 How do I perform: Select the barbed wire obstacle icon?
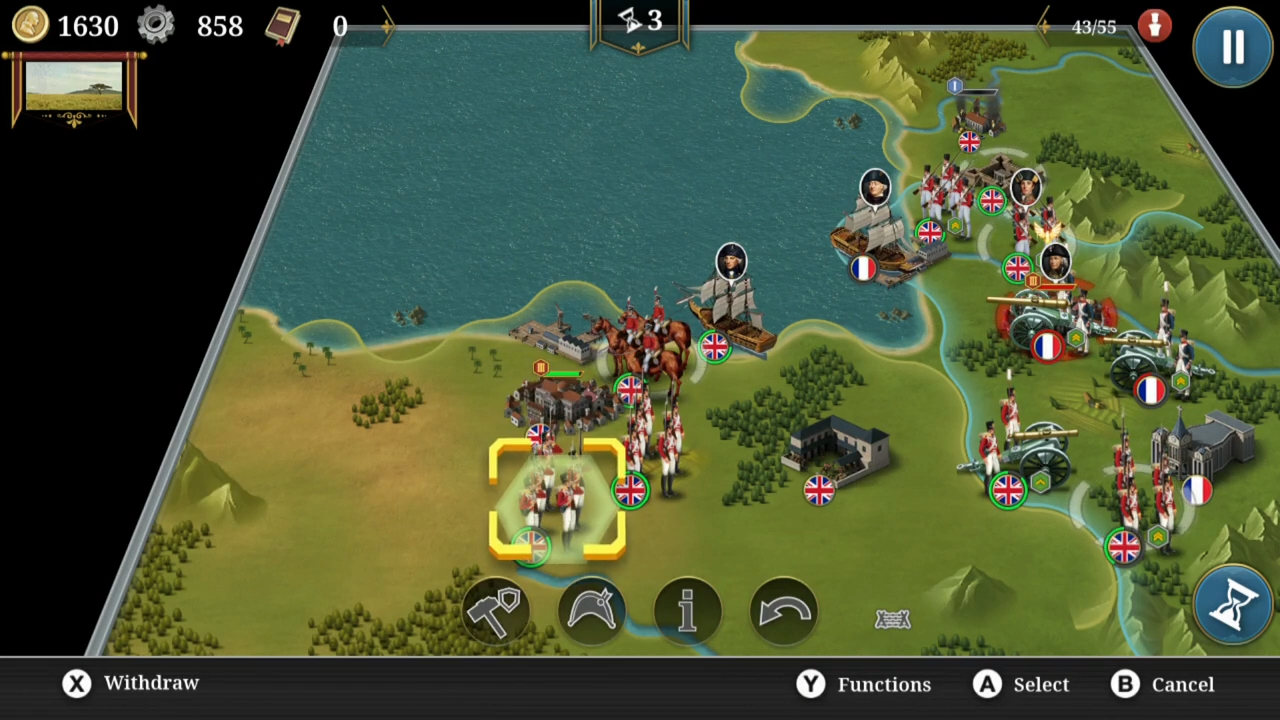[893, 619]
